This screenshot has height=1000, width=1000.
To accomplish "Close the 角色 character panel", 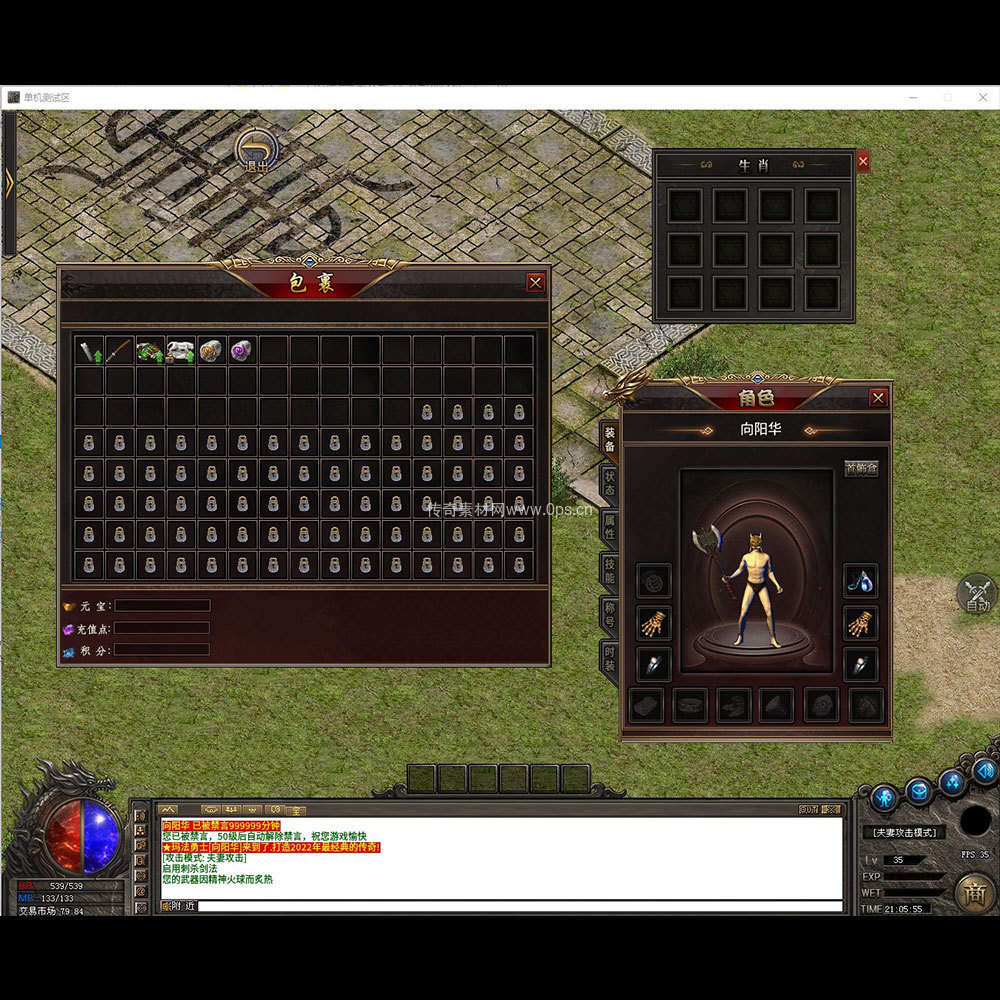I will click(878, 398).
